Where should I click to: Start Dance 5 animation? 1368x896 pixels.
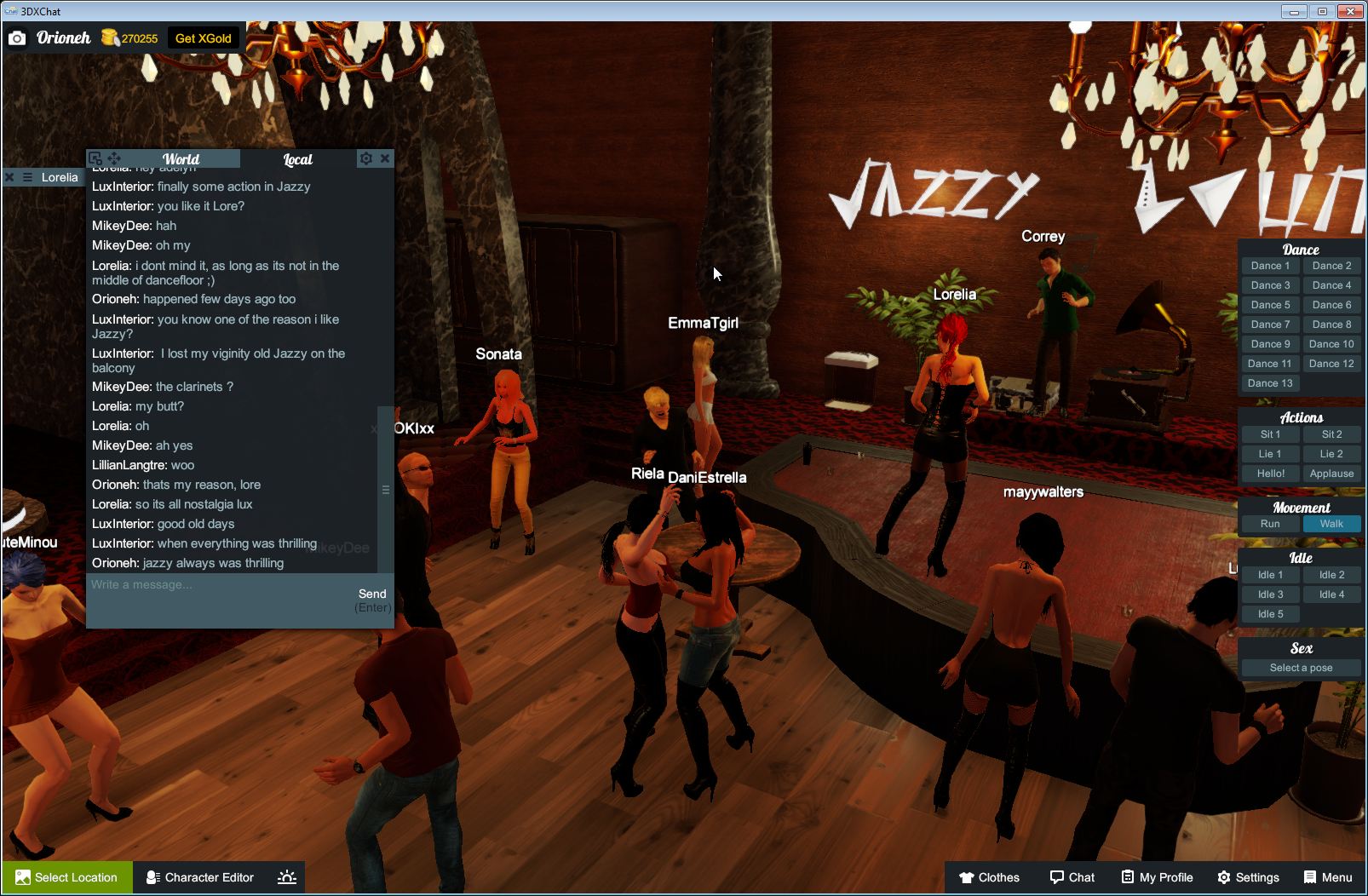click(x=1269, y=304)
